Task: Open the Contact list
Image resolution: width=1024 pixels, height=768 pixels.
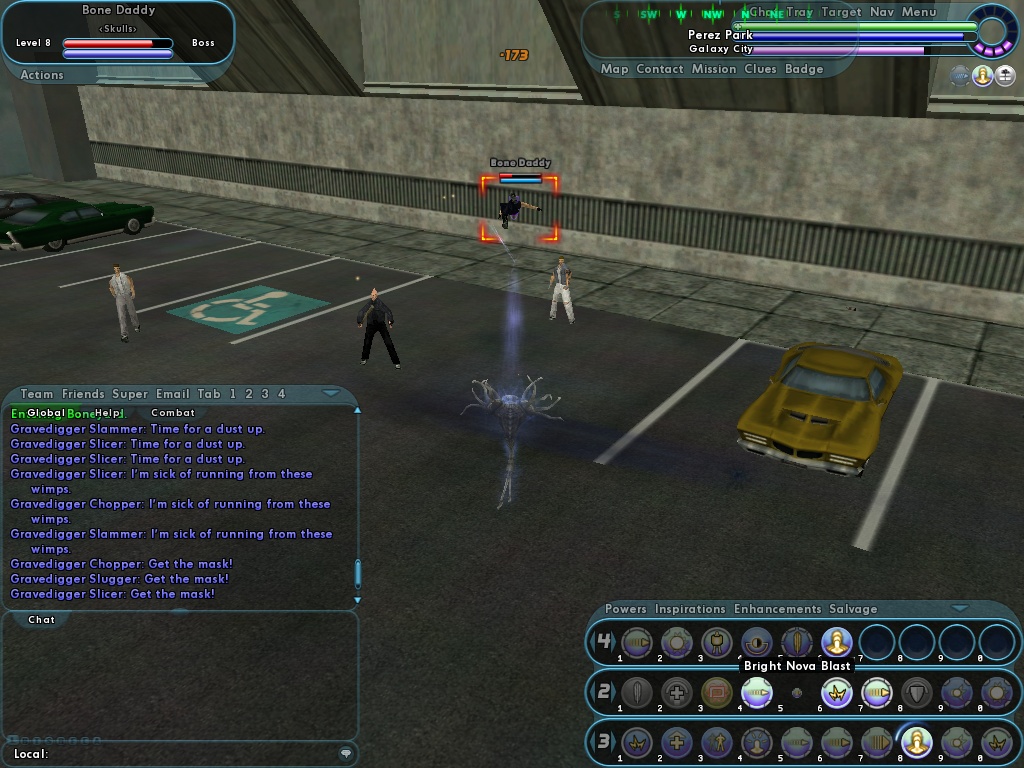Action: (660, 69)
